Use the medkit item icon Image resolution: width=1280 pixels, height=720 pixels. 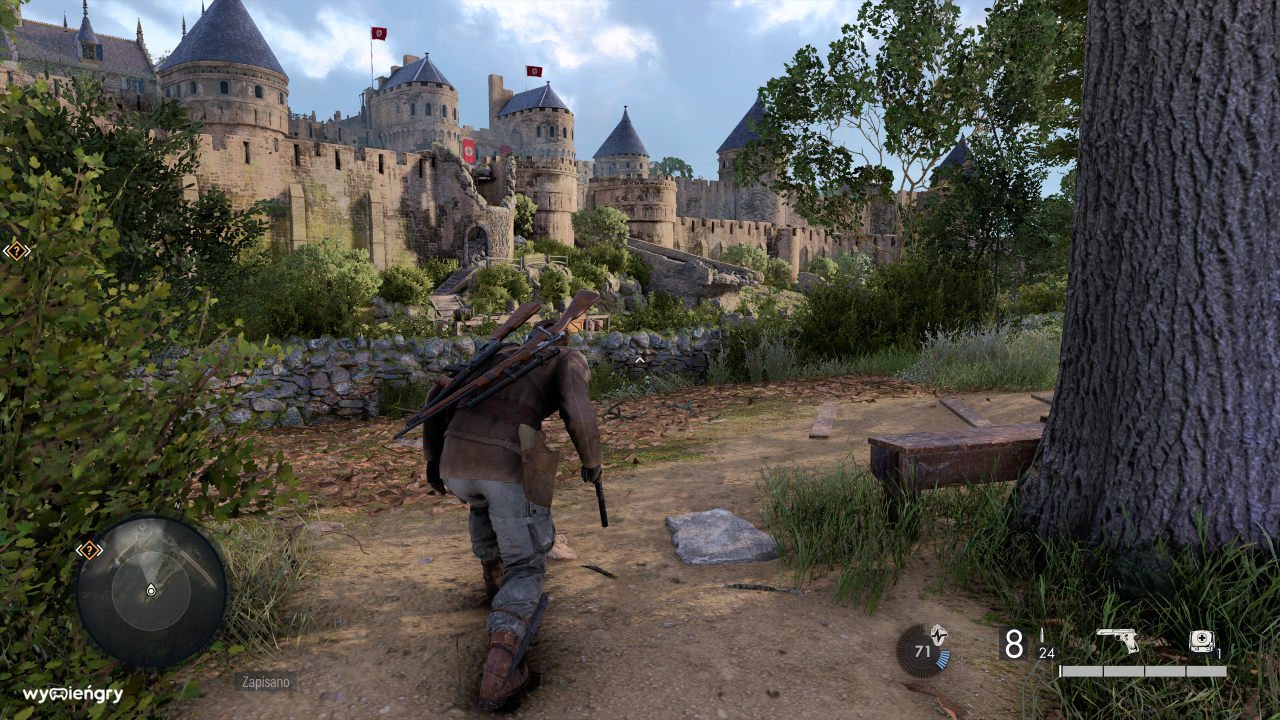1201,641
